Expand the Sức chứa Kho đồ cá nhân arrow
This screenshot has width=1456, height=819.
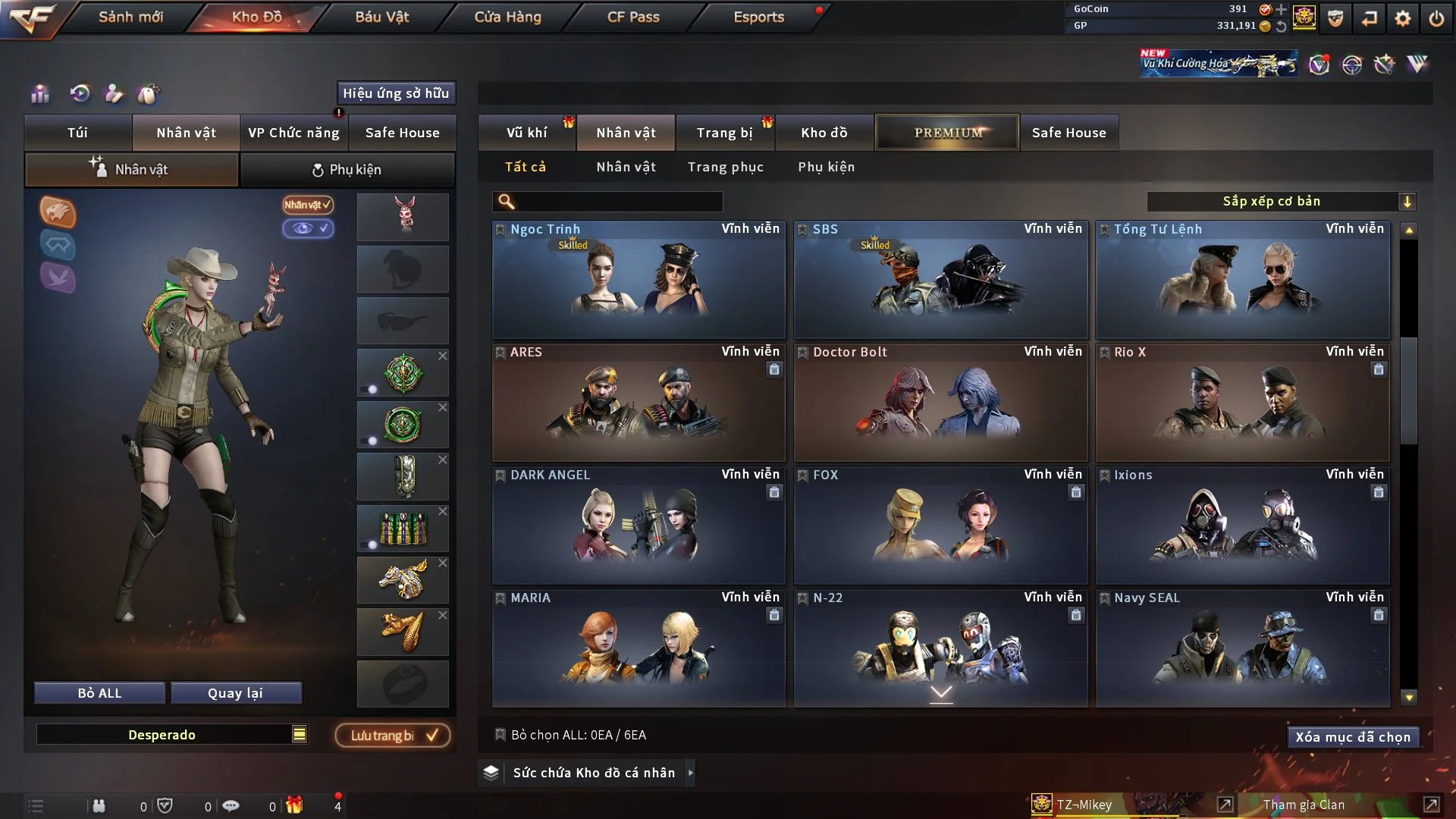click(691, 773)
